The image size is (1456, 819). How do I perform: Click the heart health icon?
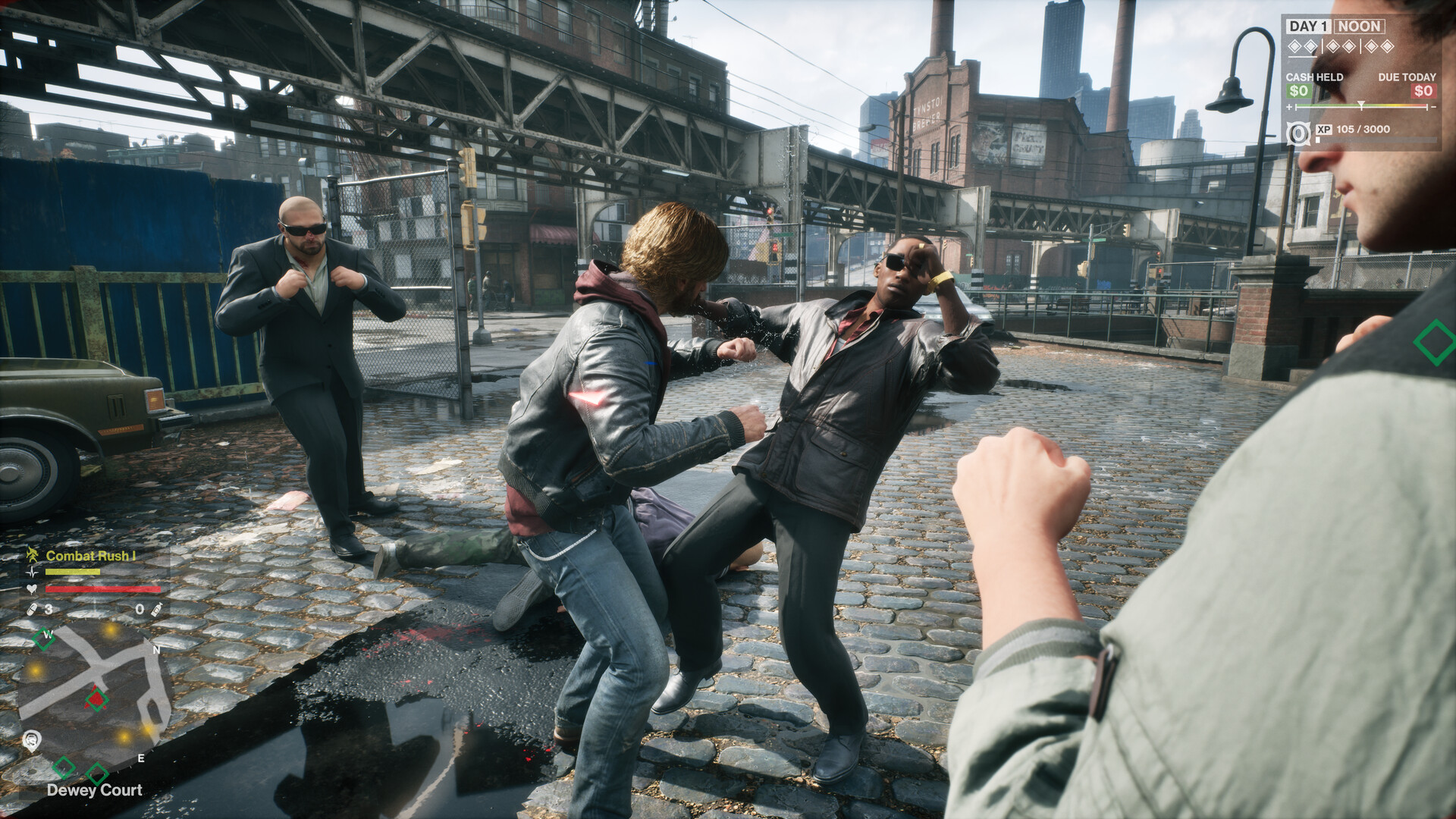coord(32,588)
